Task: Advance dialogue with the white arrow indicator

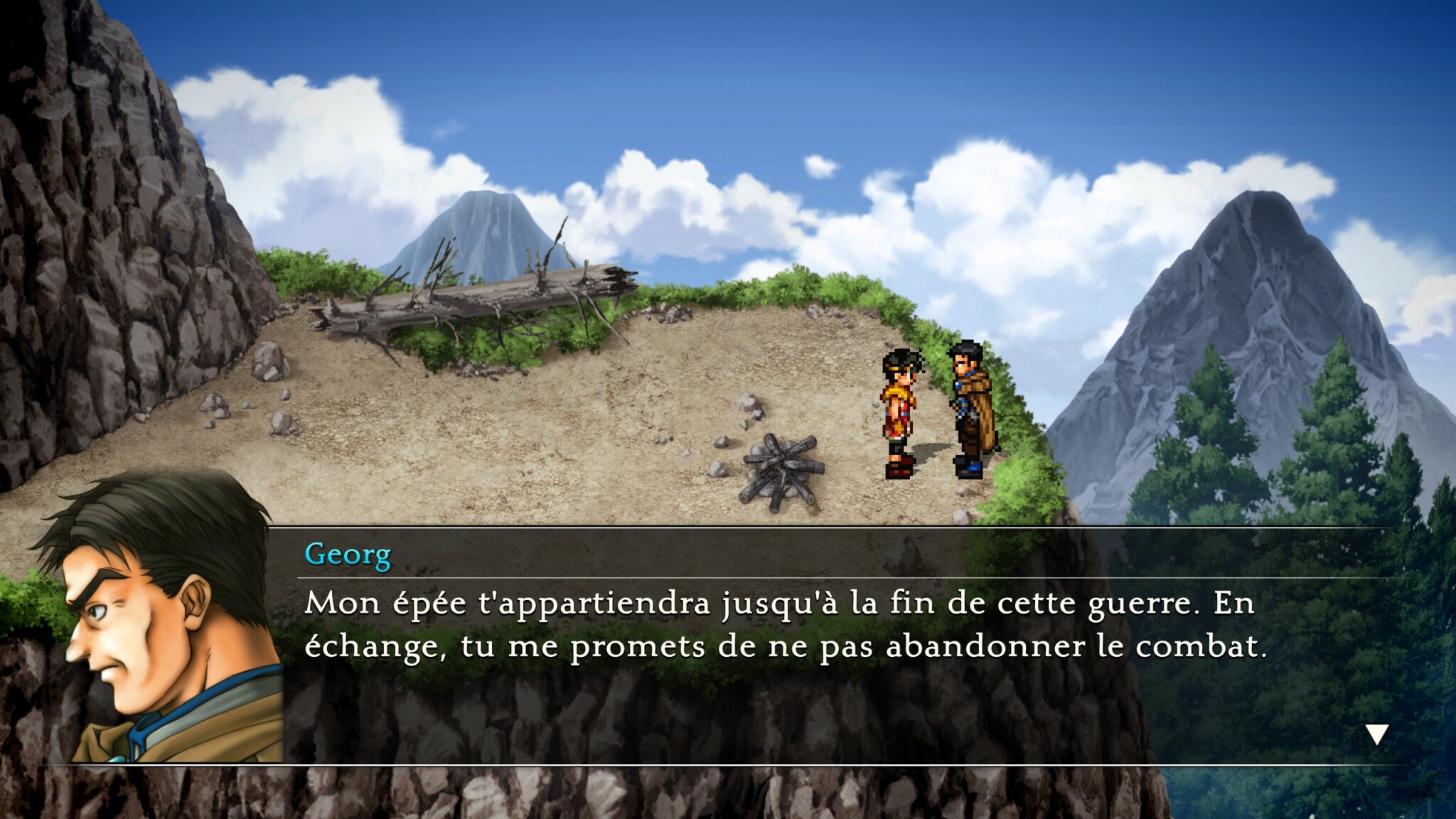Action: pyautogui.click(x=1376, y=734)
